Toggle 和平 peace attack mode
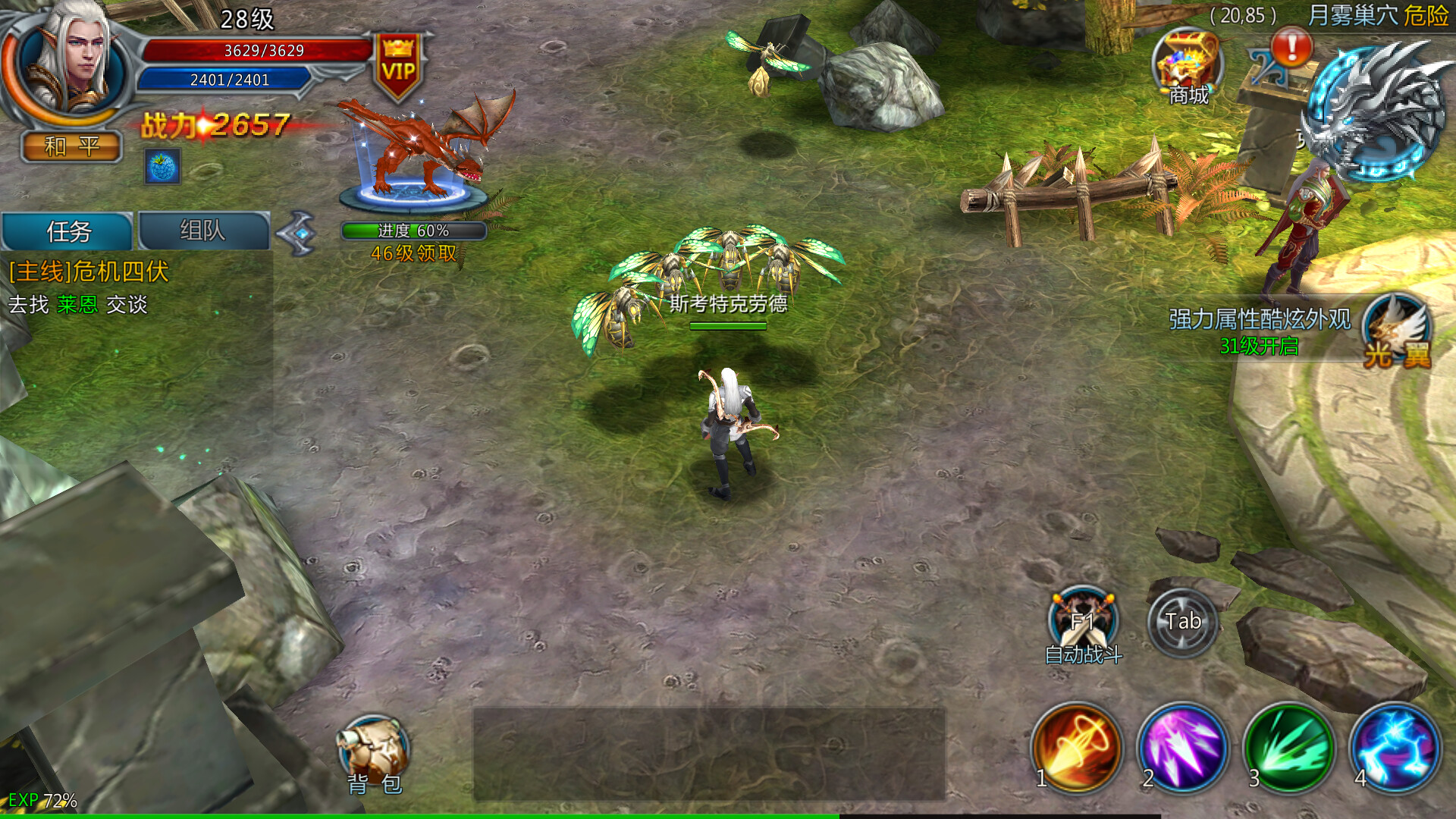1456x819 pixels. (x=71, y=146)
